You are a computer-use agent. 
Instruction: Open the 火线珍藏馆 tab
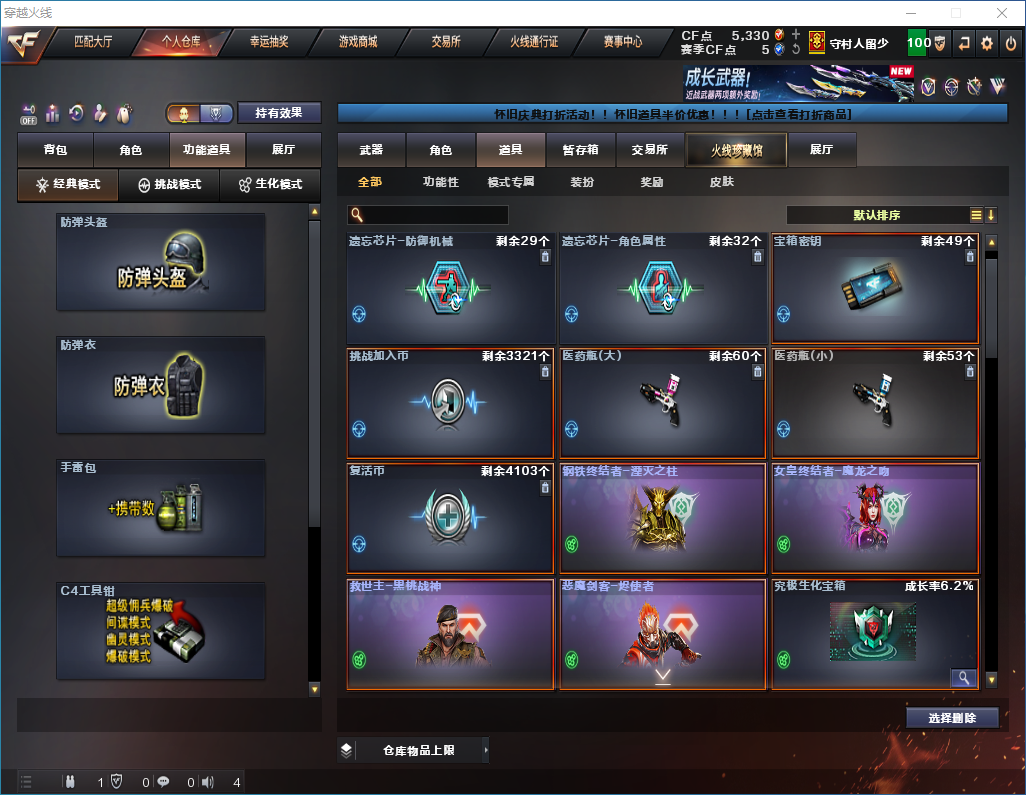[x=736, y=150]
